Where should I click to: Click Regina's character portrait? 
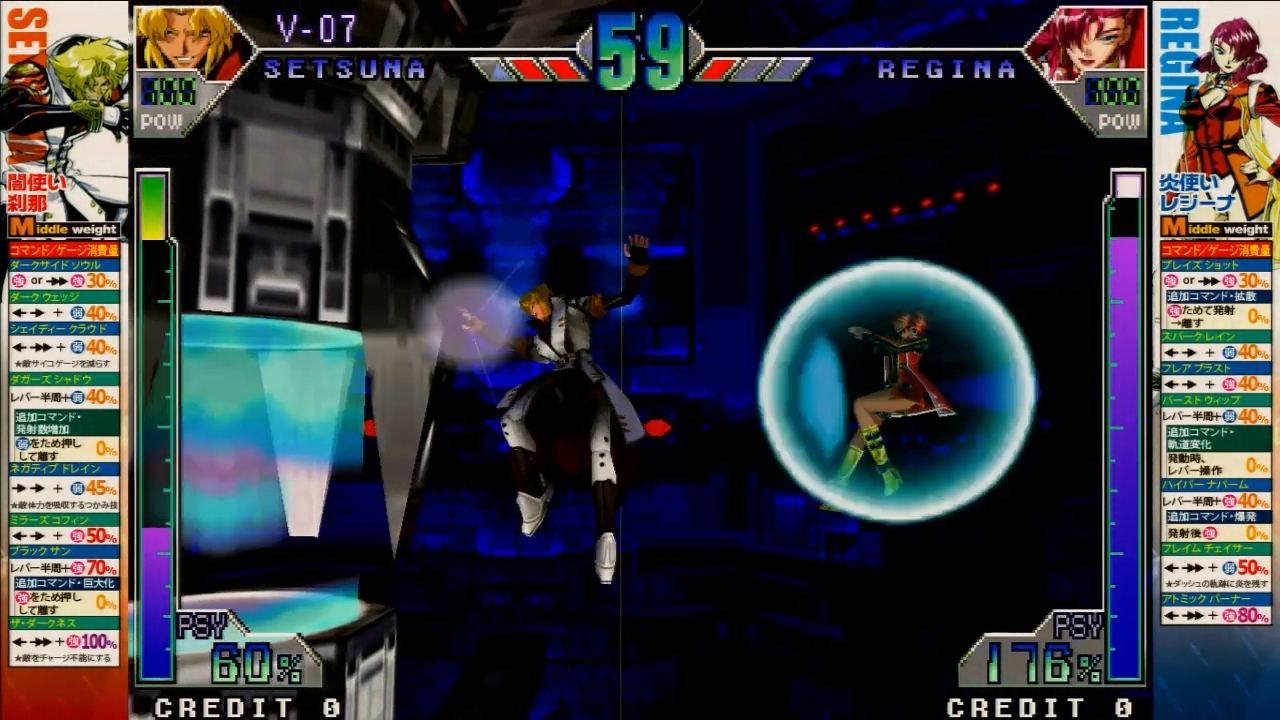pos(1091,43)
